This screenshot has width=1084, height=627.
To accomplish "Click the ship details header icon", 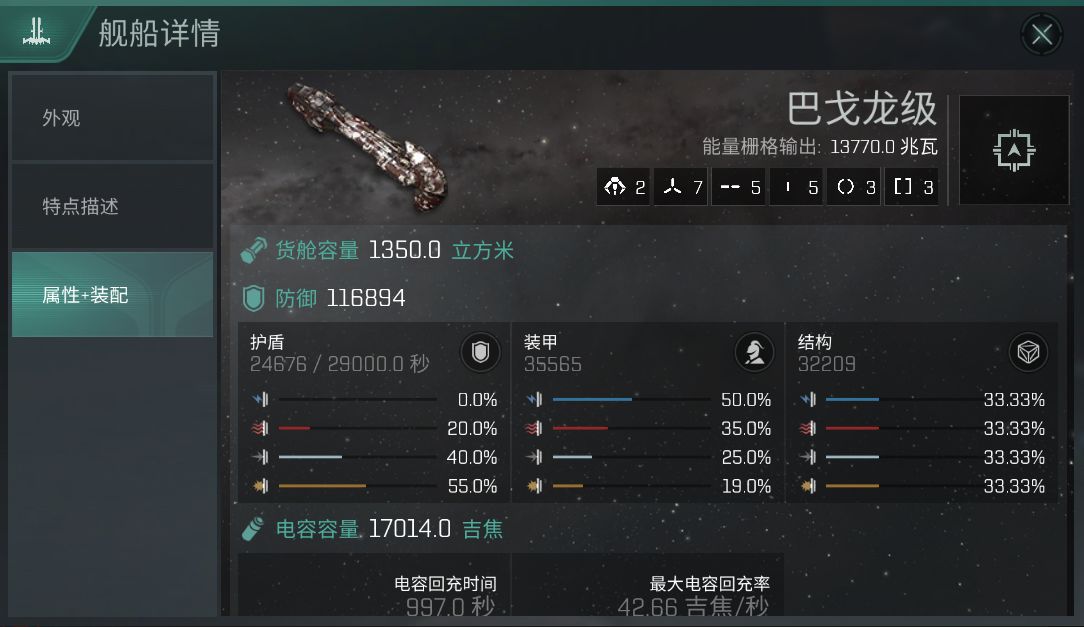I will pos(38,33).
